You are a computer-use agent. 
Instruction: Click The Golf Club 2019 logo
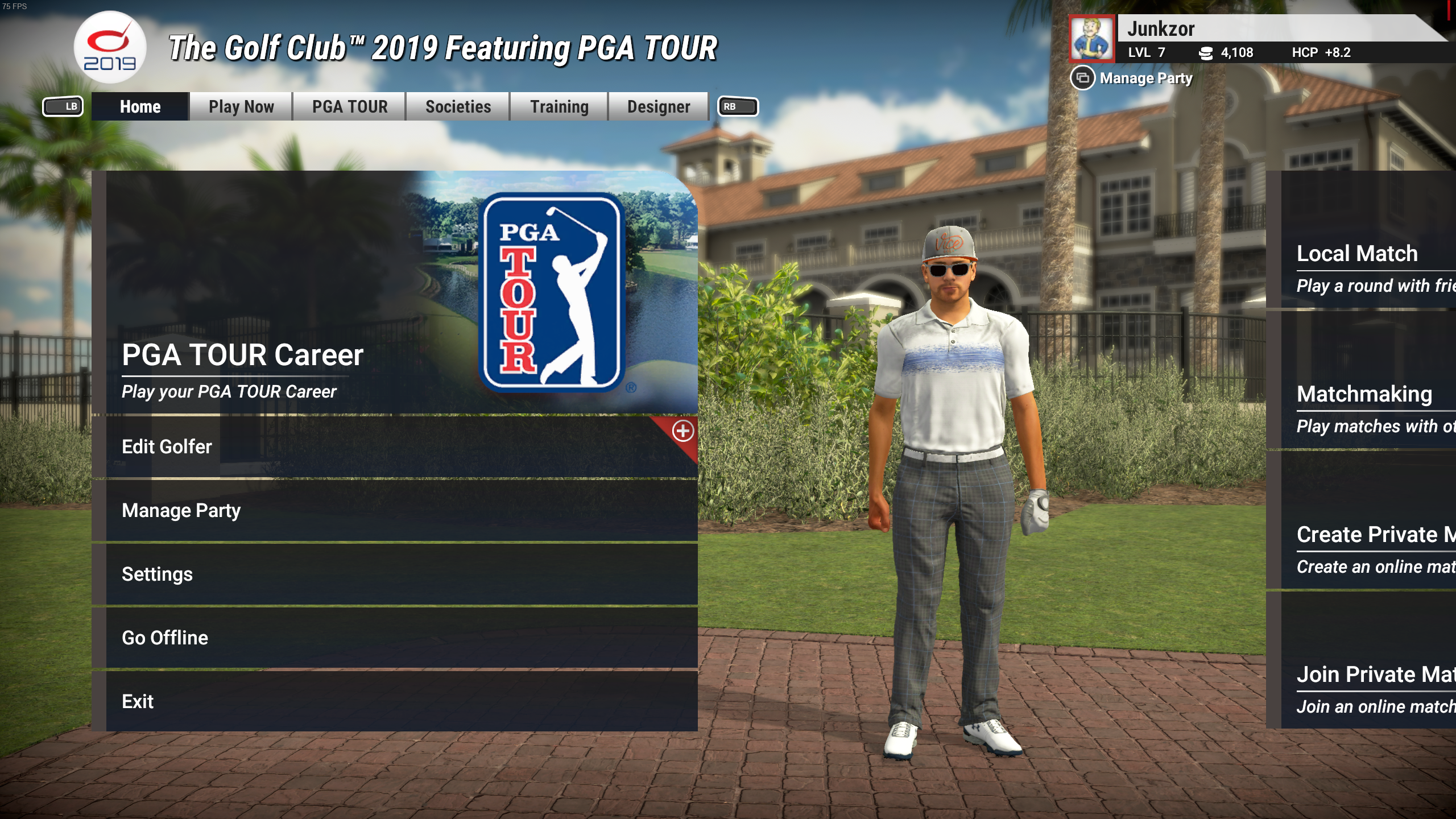coord(110,48)
